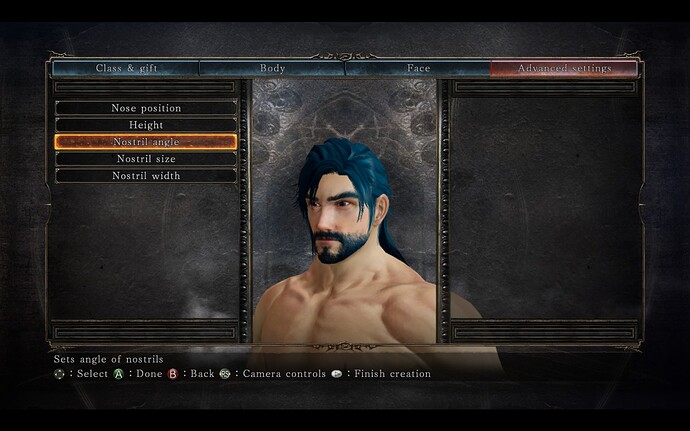Open the Nostril size setting

[x=146, y=158]
